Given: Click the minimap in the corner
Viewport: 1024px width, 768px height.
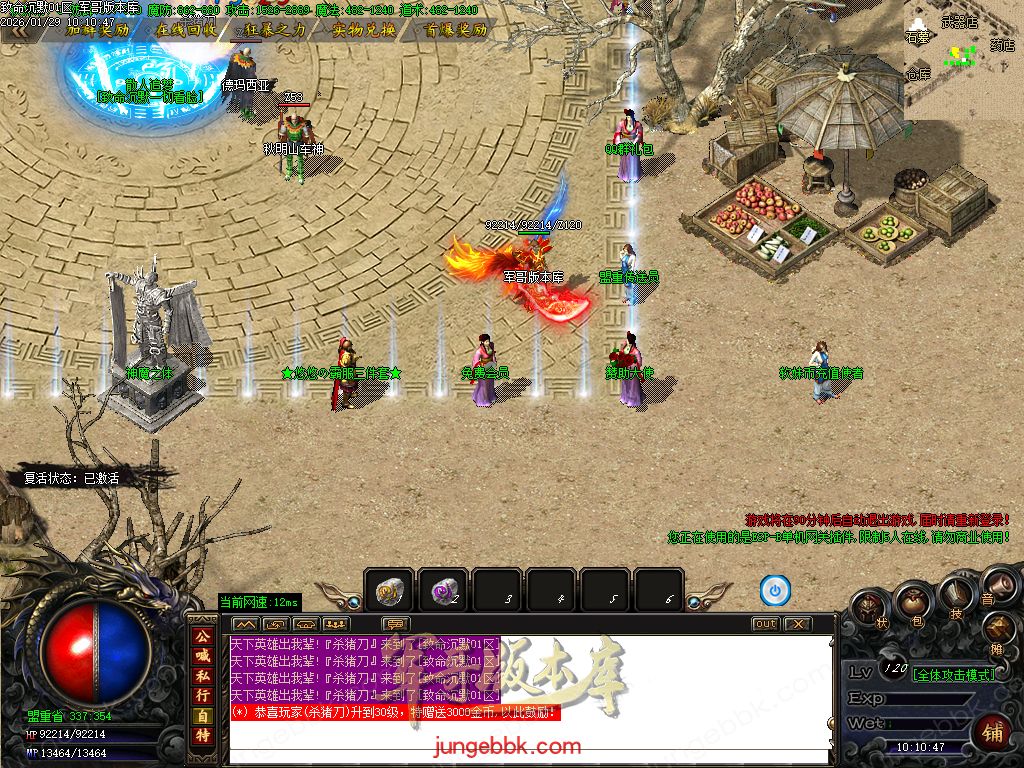Looking at the screenshot, I should pos(963,59).
